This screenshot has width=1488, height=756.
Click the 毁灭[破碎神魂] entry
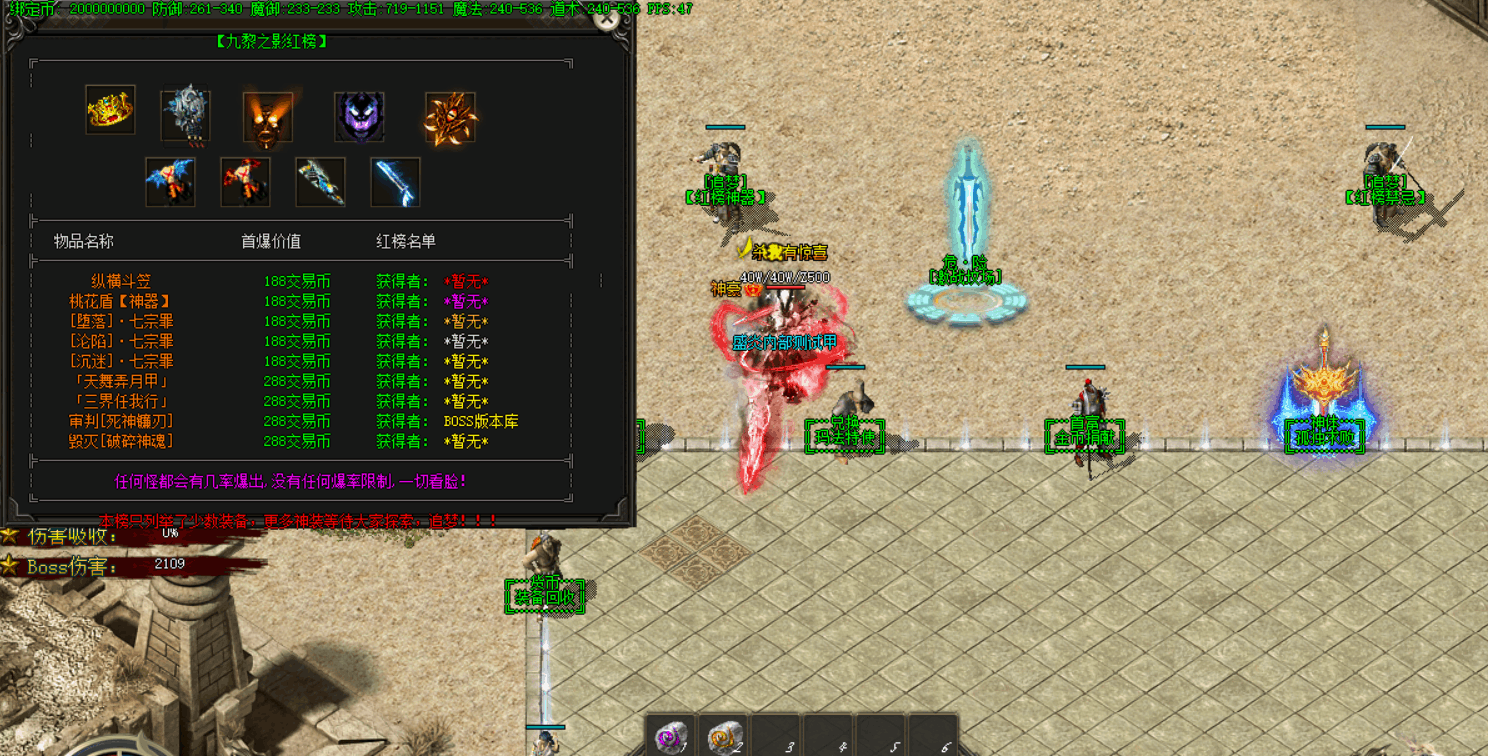(121, 442)
